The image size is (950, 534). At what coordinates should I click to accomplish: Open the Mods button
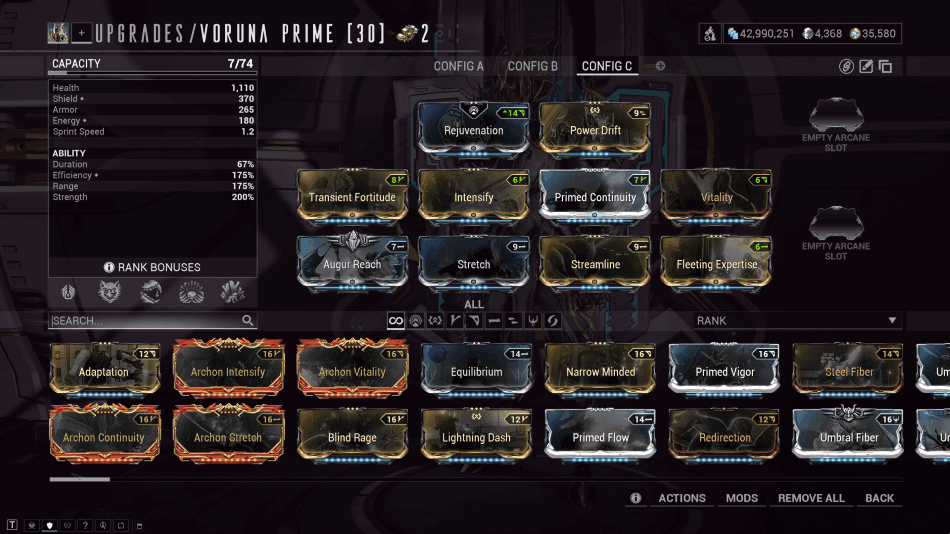[x=742, y=498]
